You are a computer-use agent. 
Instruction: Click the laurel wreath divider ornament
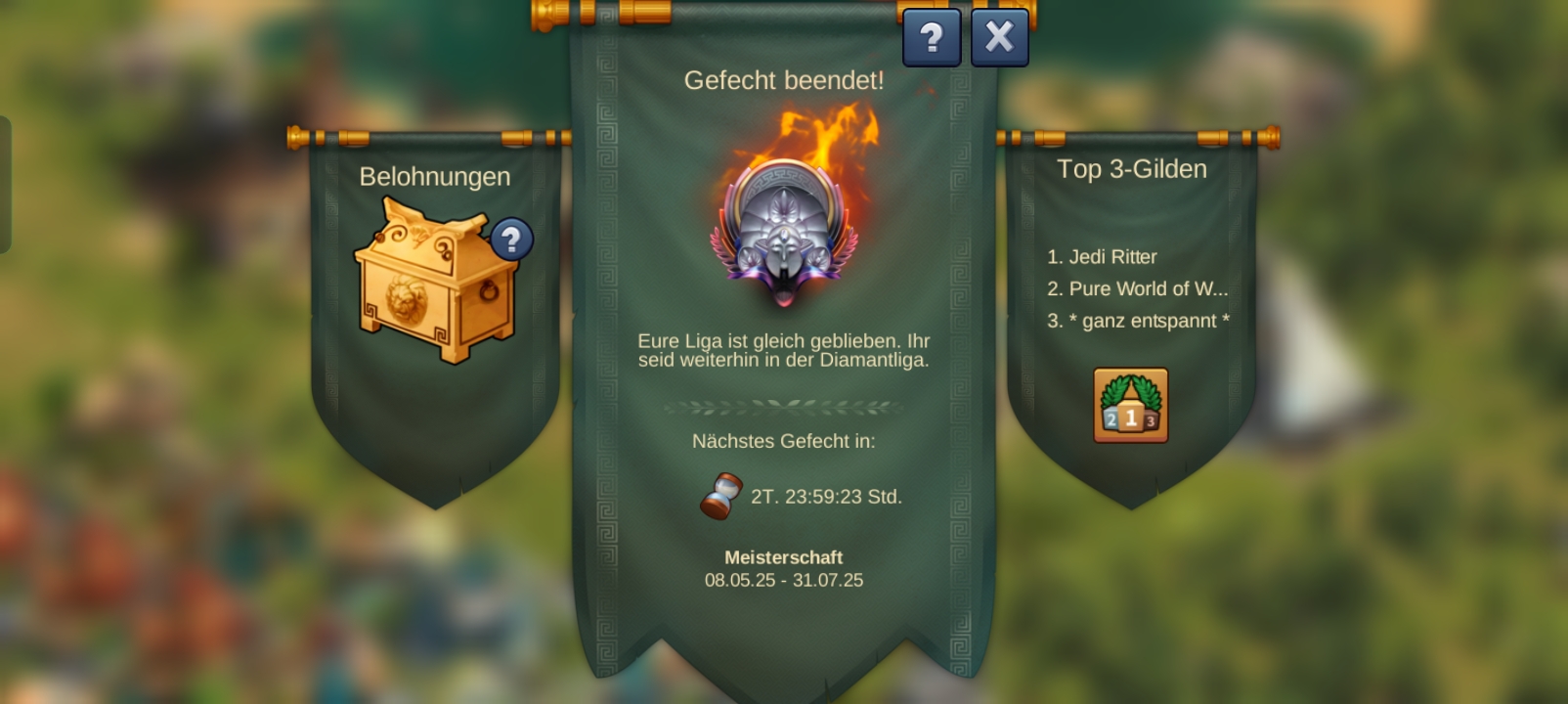click(782, 404)
